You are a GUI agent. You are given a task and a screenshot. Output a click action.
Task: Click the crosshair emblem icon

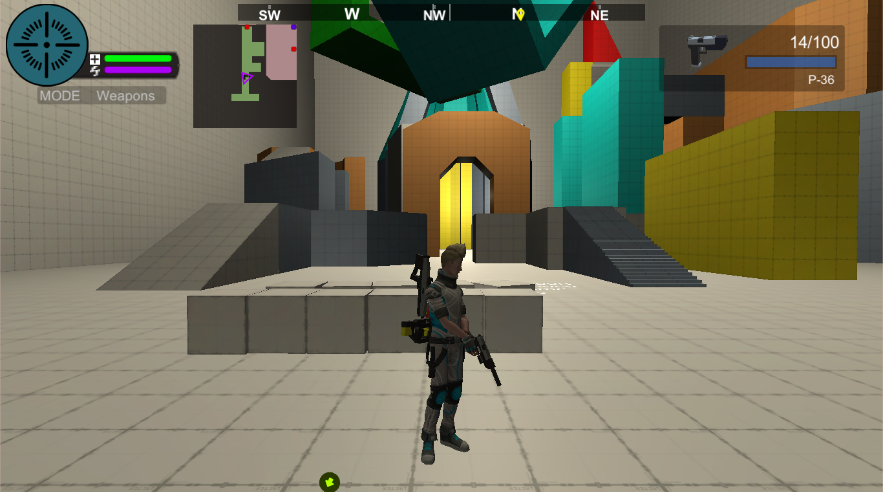point(47,45)
